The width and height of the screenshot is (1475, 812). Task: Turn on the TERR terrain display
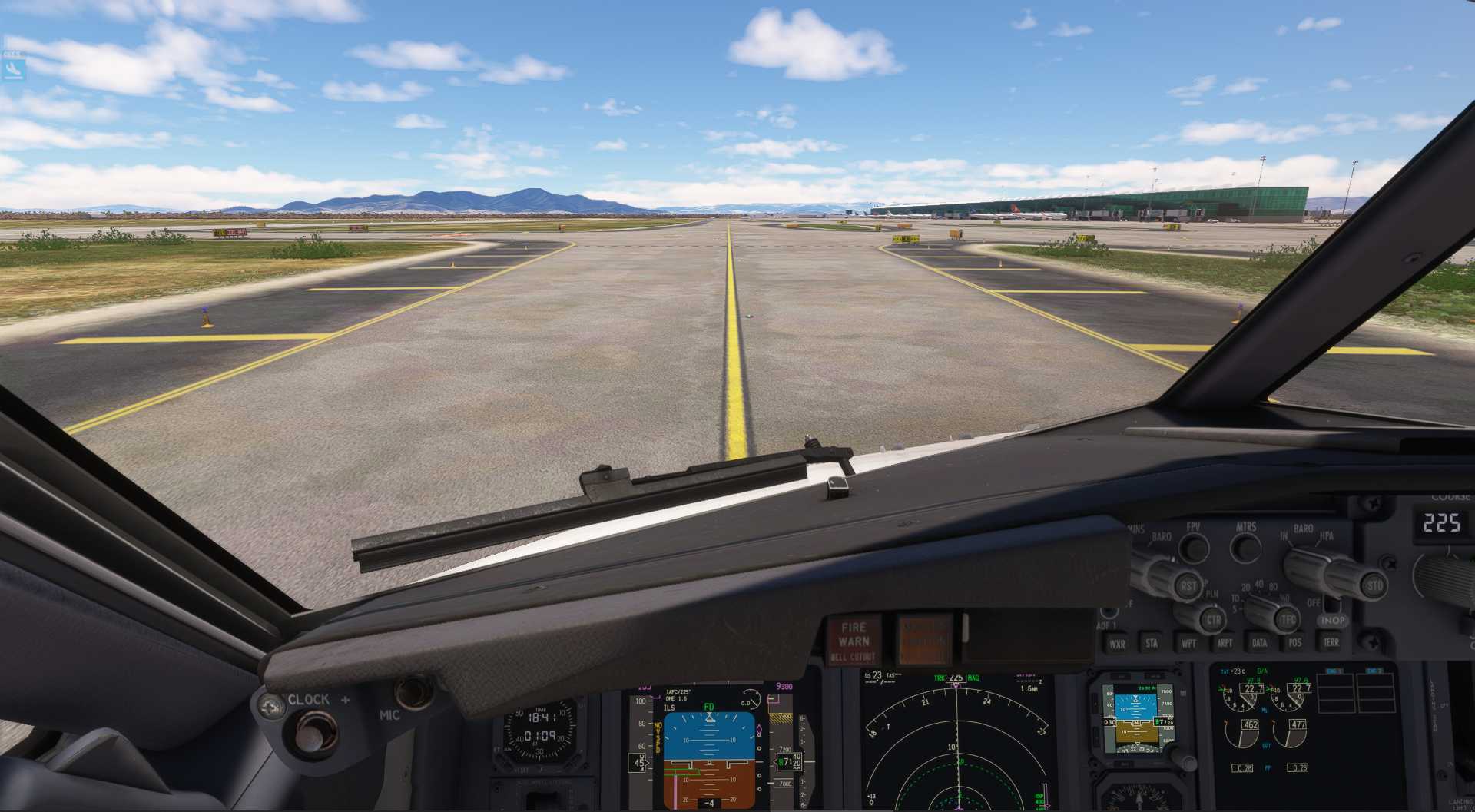click(1331, 642)
